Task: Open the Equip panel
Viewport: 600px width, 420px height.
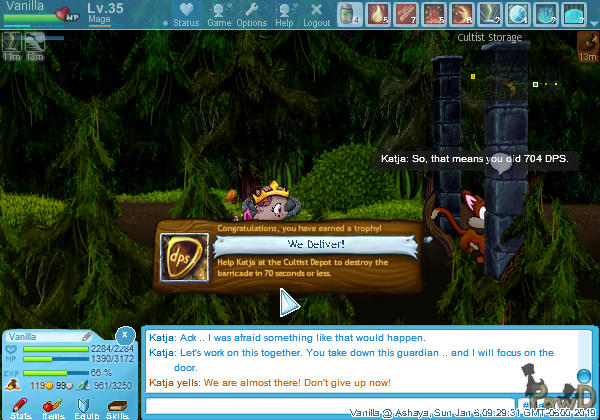Action: (x=86, y=406)
